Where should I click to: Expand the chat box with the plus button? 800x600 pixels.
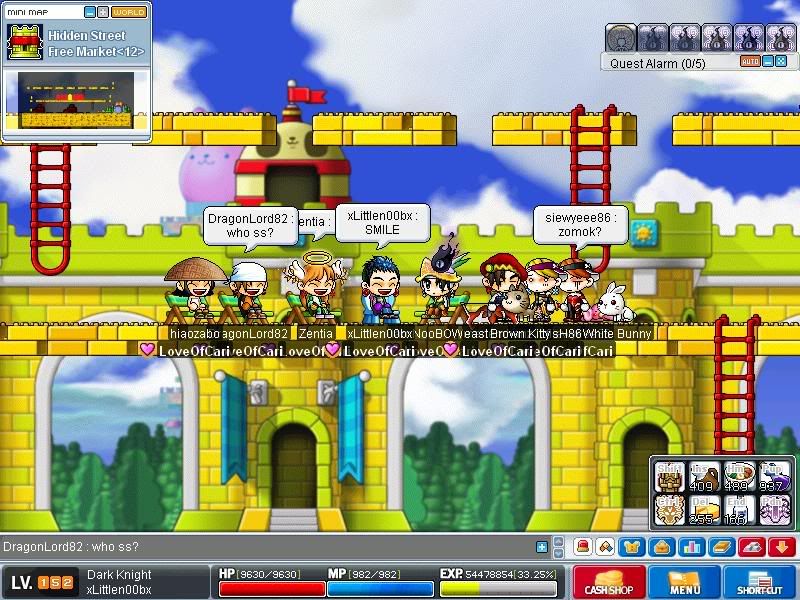point(543,547)
